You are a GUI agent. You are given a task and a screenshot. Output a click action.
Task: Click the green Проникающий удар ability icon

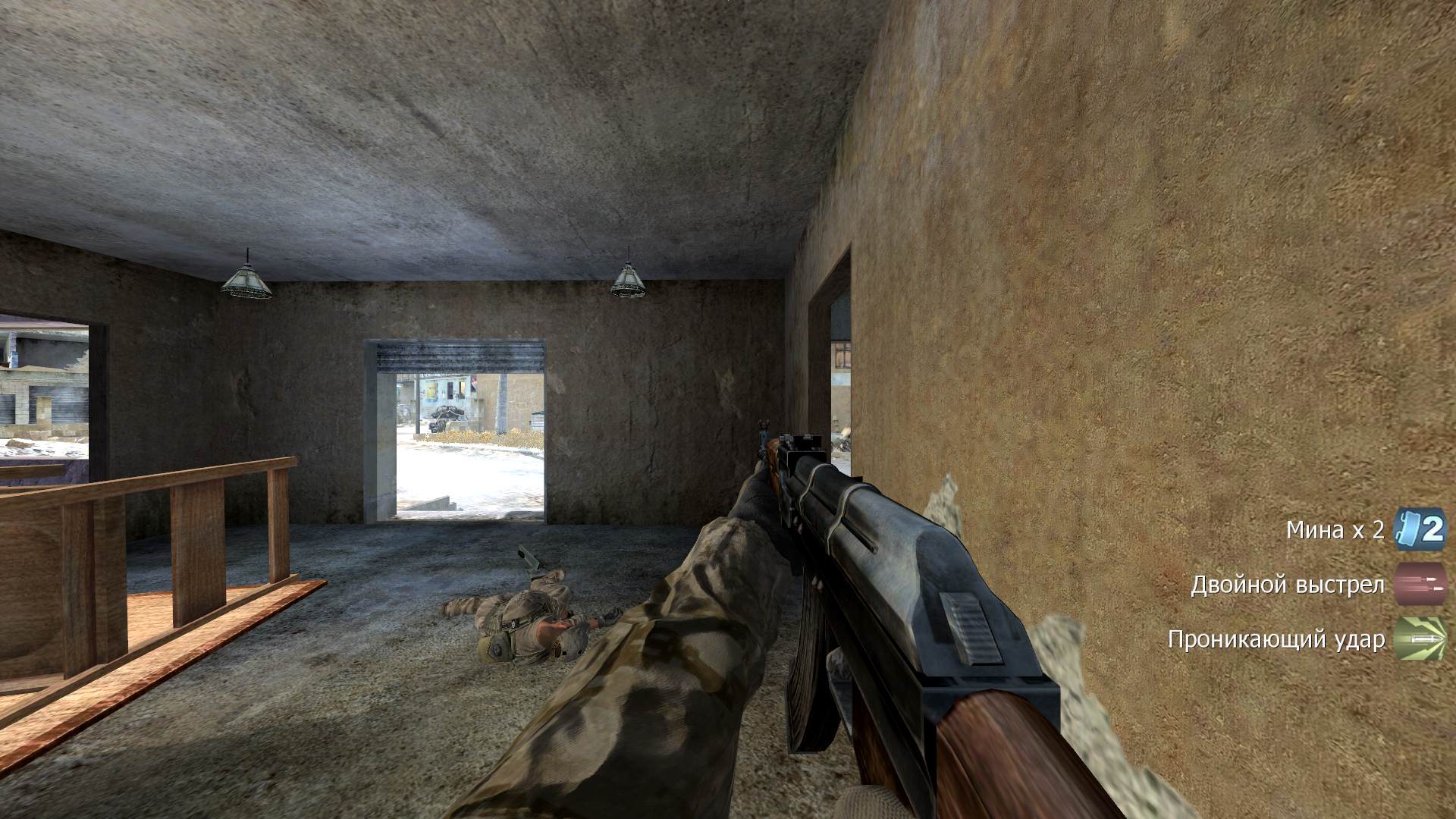(x=1420, y=639)
